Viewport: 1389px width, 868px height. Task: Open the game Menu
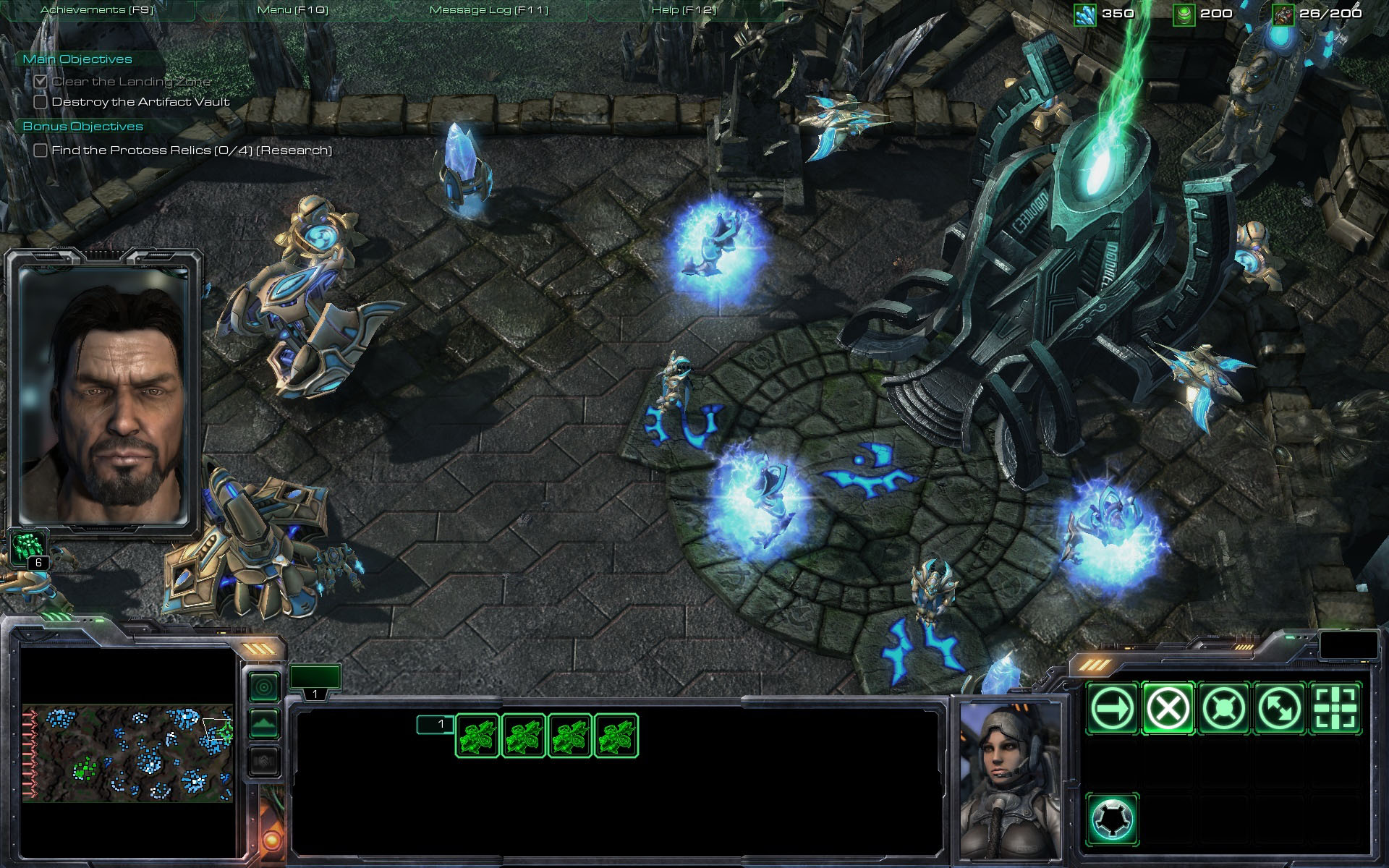pos(292,10)
